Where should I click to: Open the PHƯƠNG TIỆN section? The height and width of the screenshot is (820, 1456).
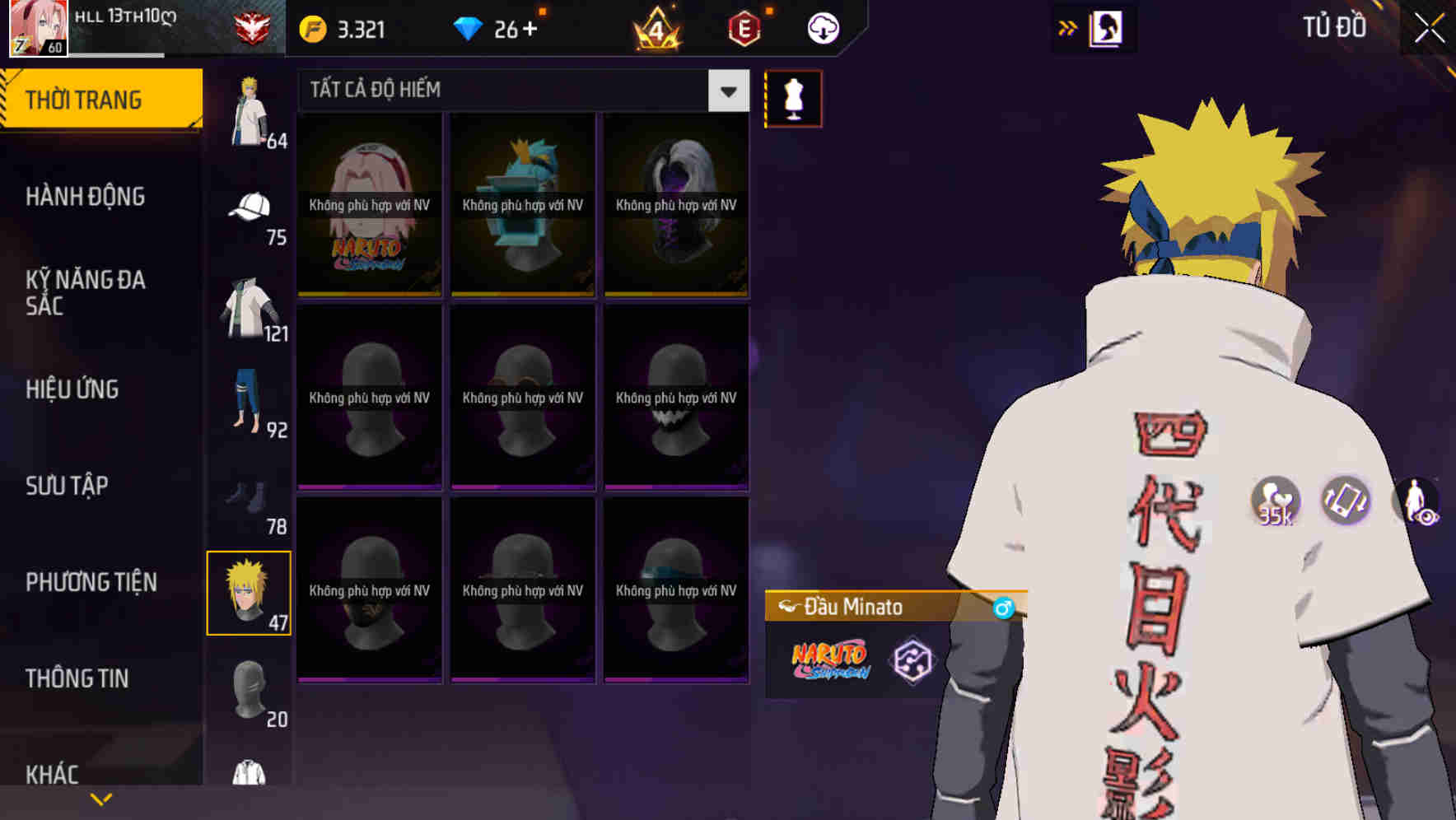coord(91,581)
